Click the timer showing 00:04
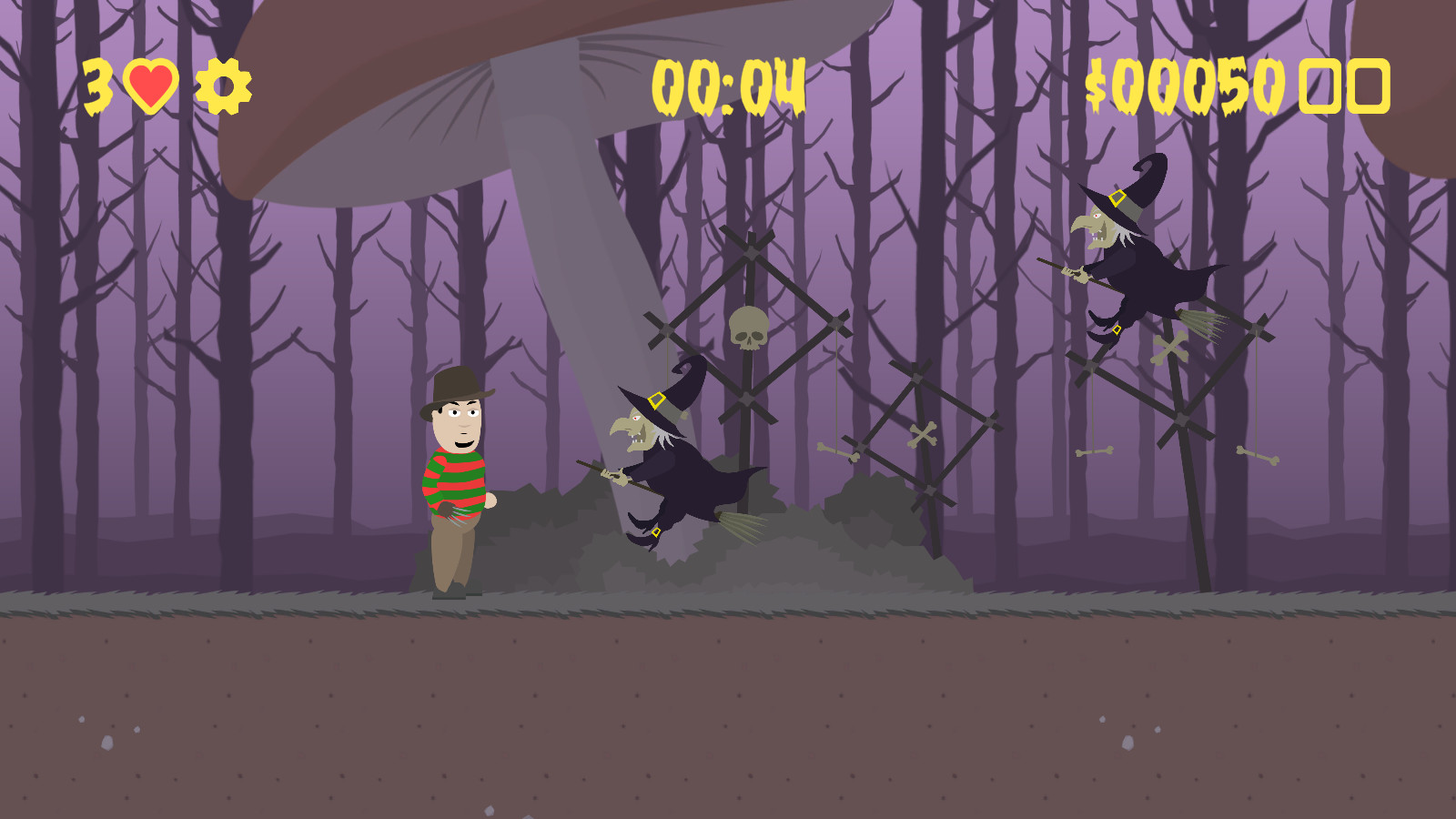The image size is (1456, 819). tap(728, 86)
